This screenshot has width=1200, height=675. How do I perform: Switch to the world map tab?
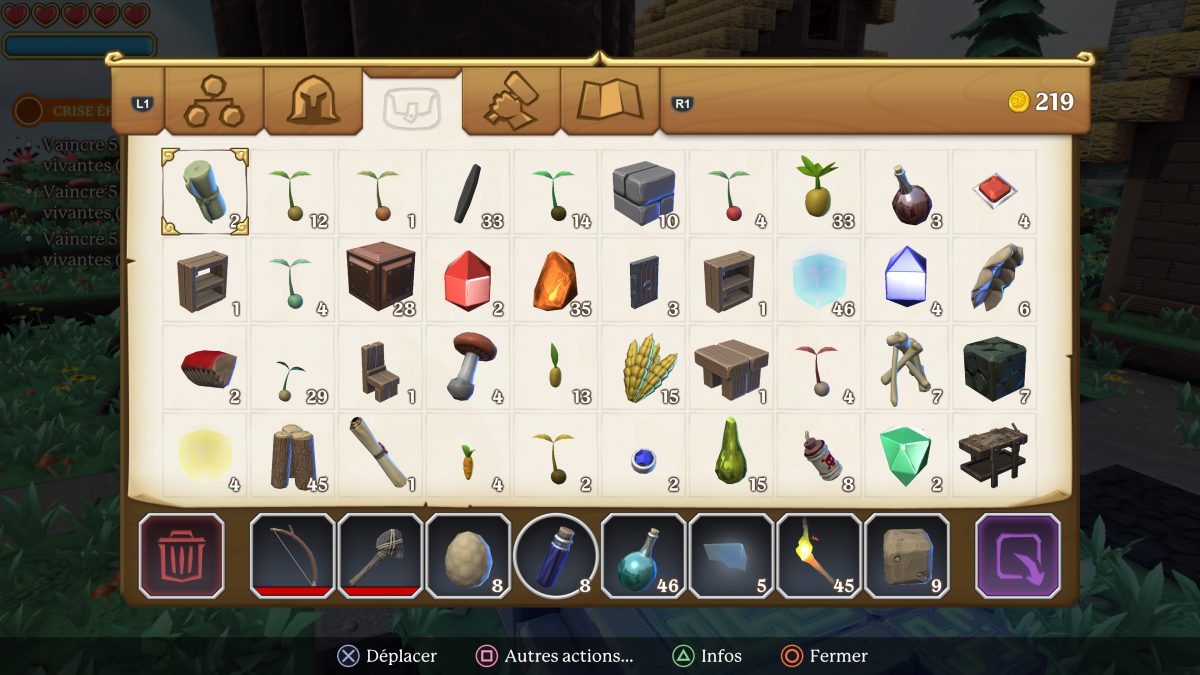[x=609, y=101]
